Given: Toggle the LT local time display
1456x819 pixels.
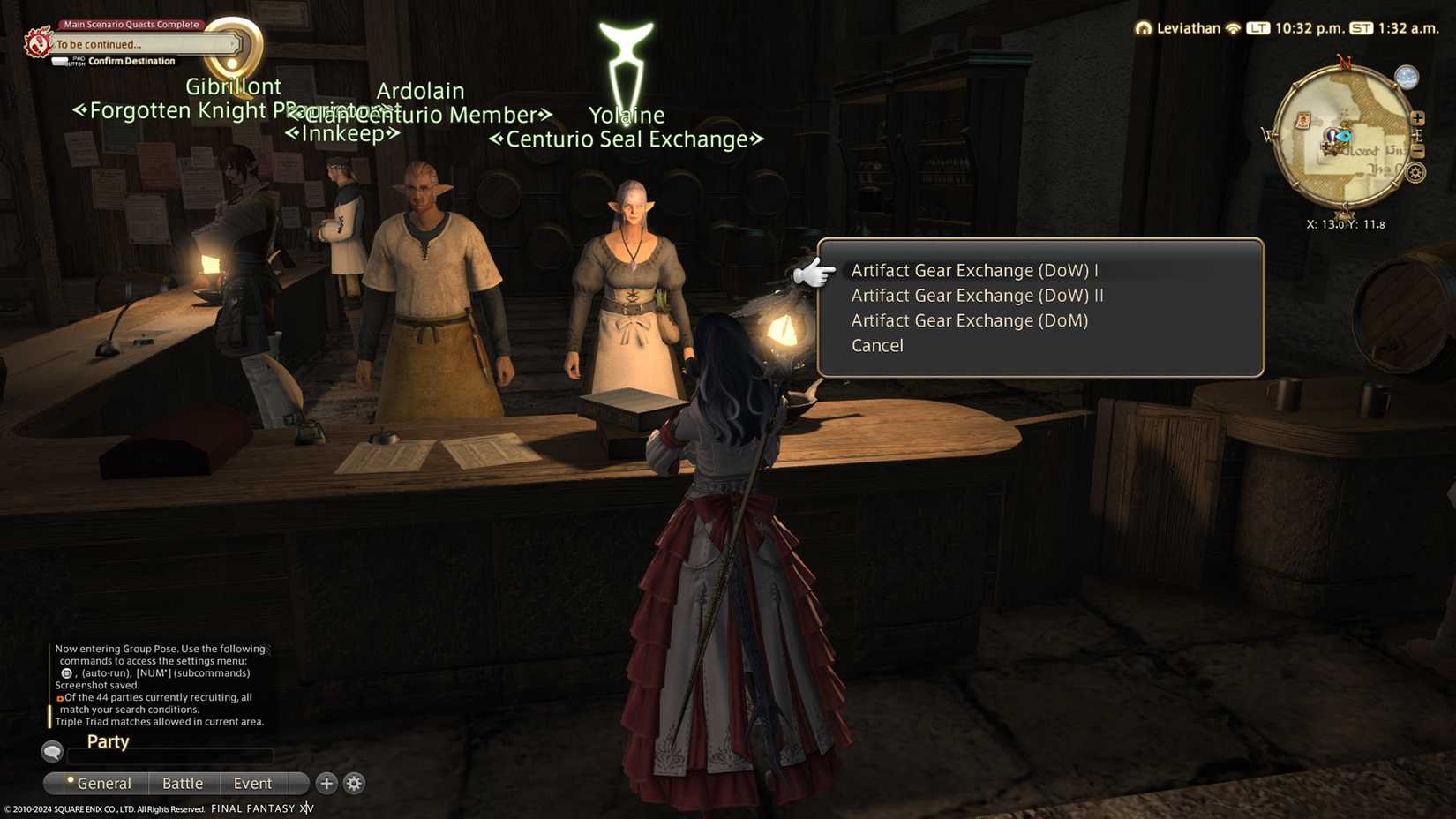Looking at the screenshot, I should 1257,27.
